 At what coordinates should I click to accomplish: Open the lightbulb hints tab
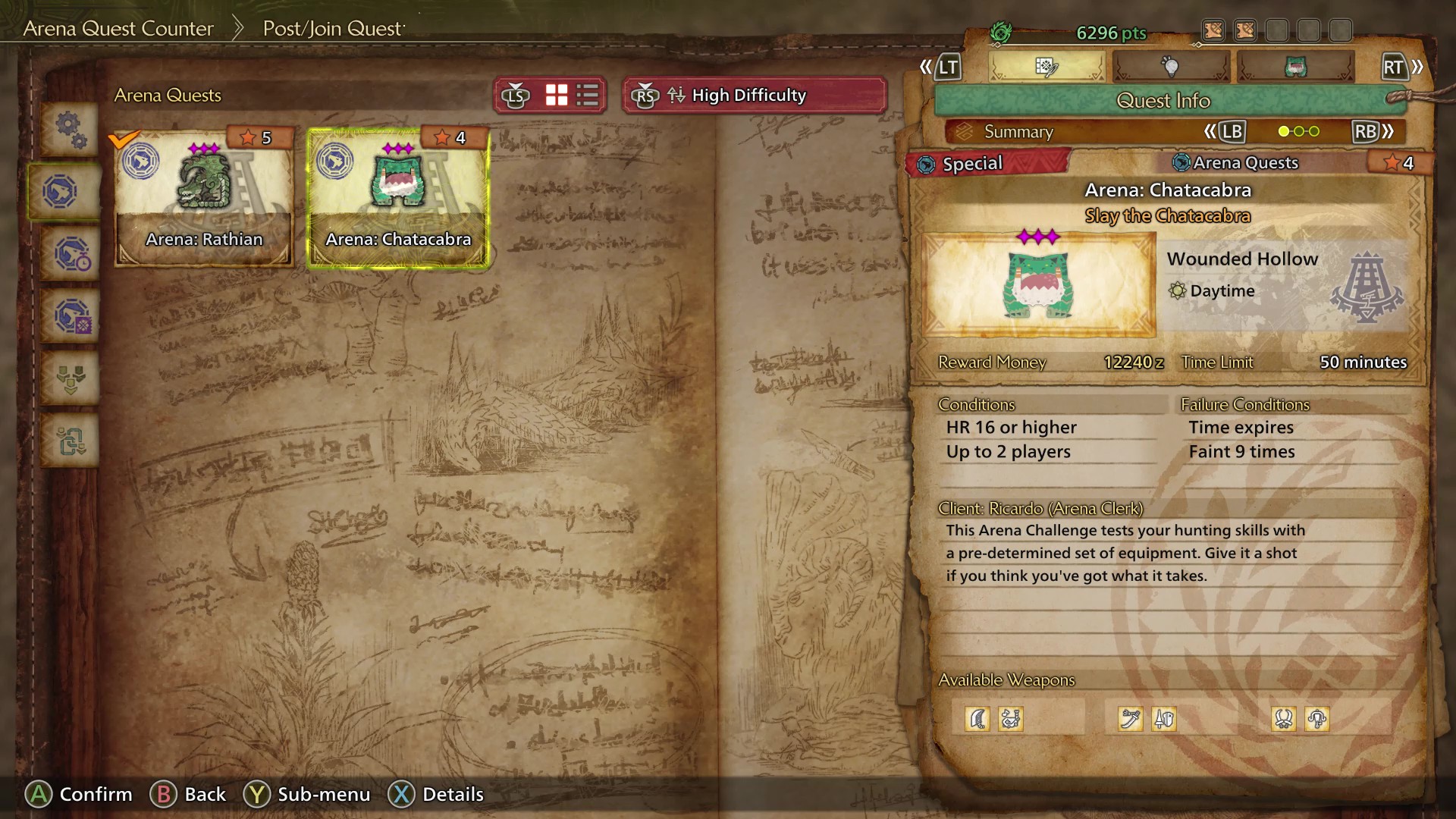1172,67
